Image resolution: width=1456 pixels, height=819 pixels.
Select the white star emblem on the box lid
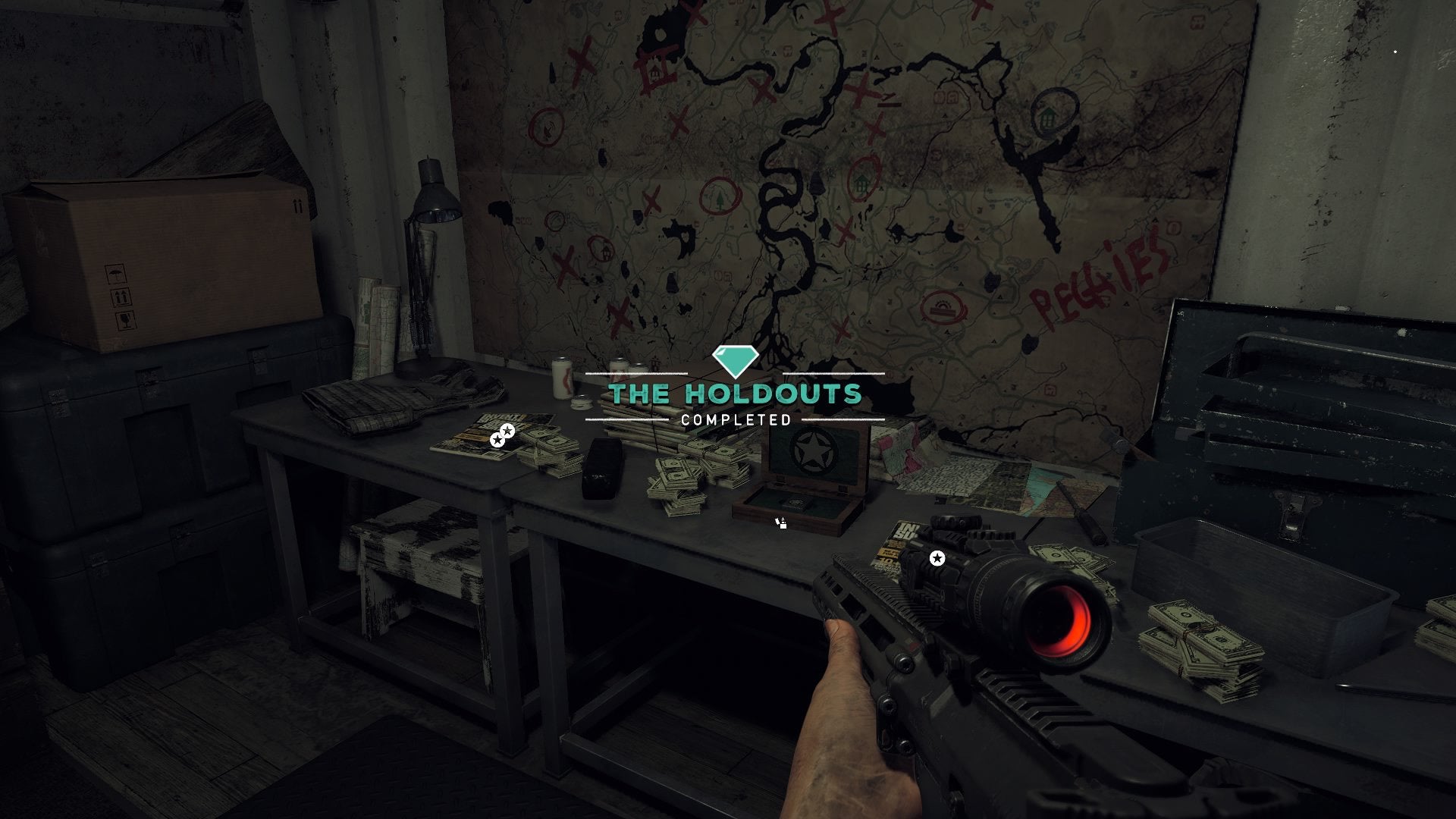pos(812,449)
